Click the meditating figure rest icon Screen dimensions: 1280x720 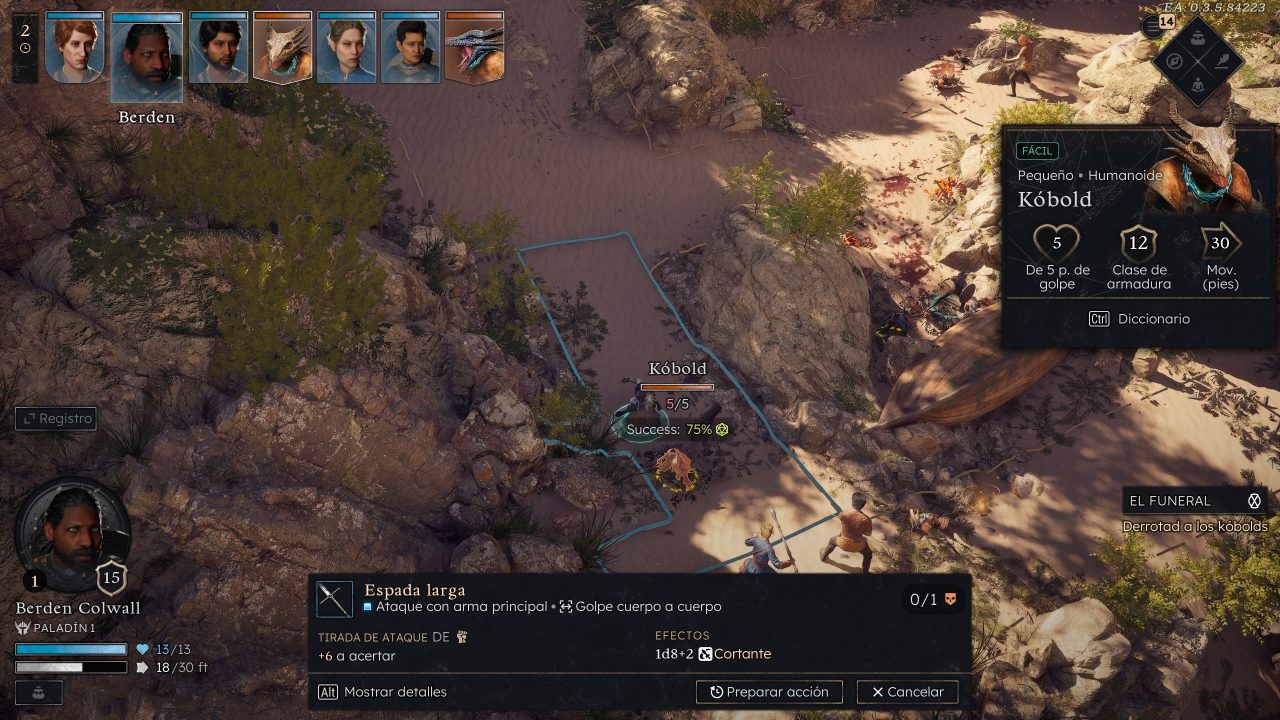(x=1198, y=86)
